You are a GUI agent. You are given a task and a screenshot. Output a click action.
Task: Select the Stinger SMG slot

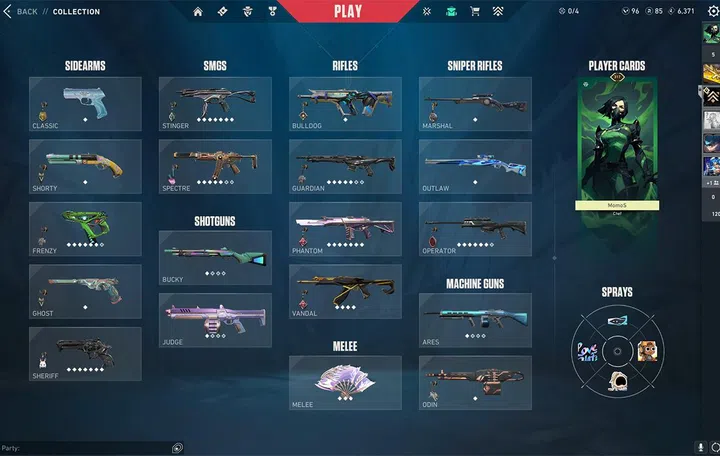click(x=215, y=104)
